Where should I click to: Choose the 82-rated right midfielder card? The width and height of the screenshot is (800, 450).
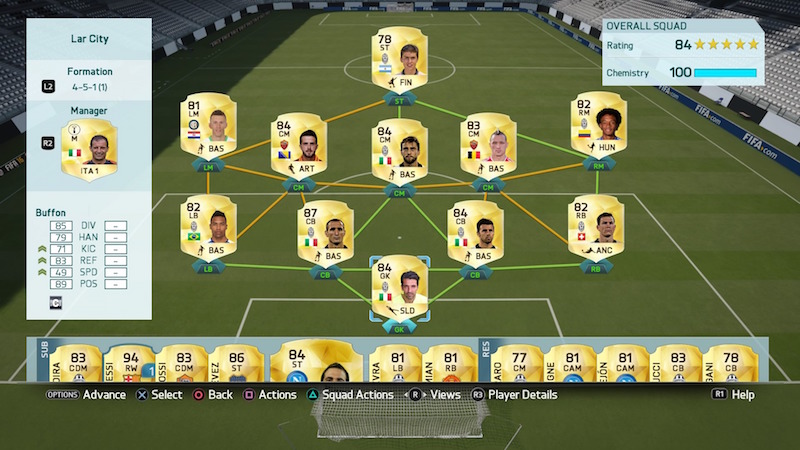(x=596, y=125)
